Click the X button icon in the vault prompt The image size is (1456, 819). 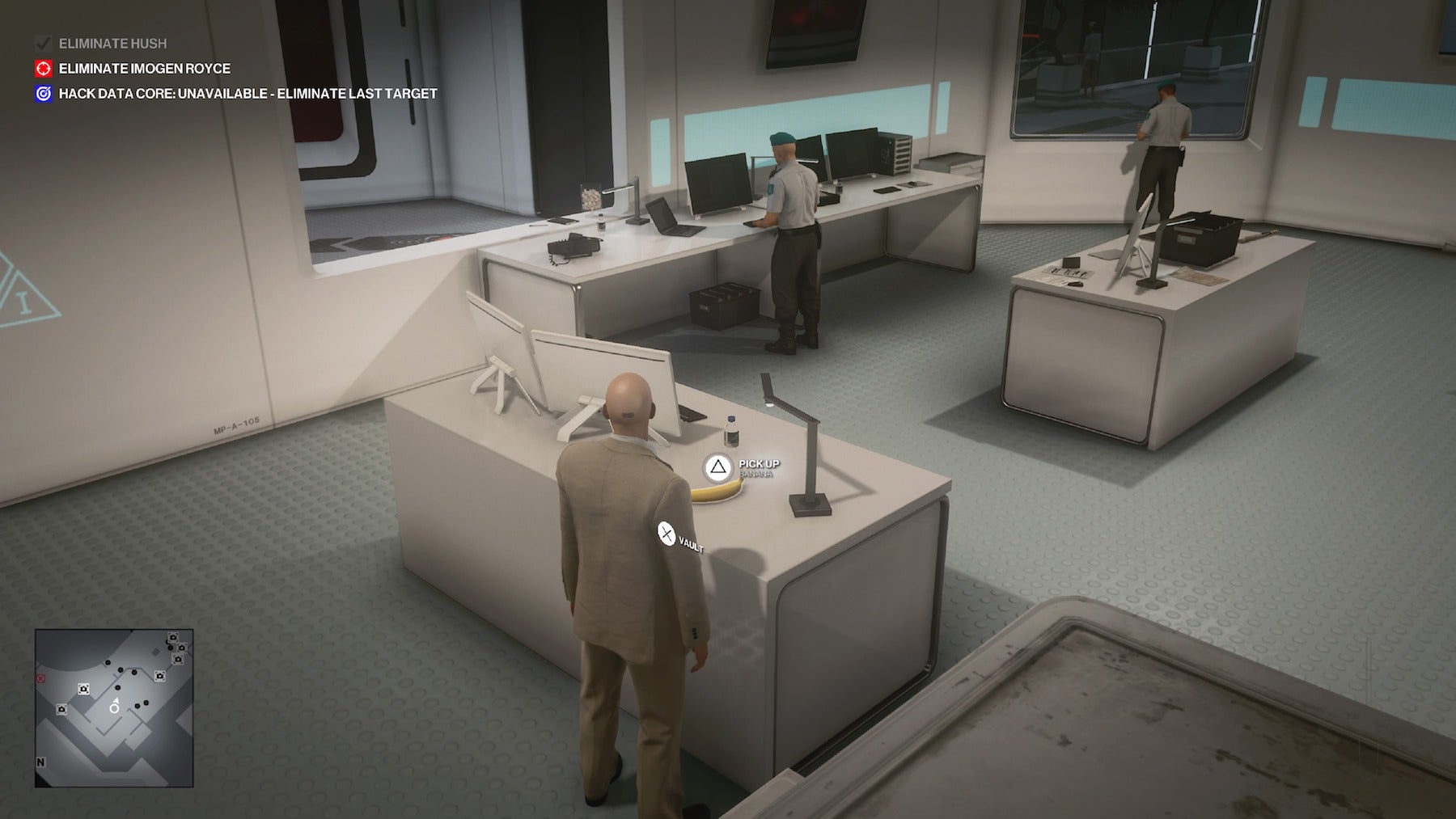pyautogui.click(x=665, y=532)
